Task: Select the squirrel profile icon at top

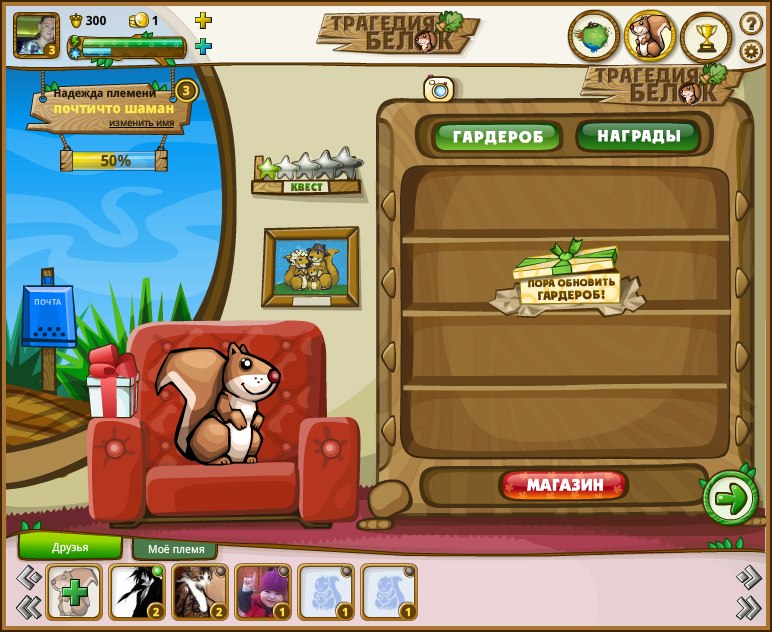Action: coord(650,37)
